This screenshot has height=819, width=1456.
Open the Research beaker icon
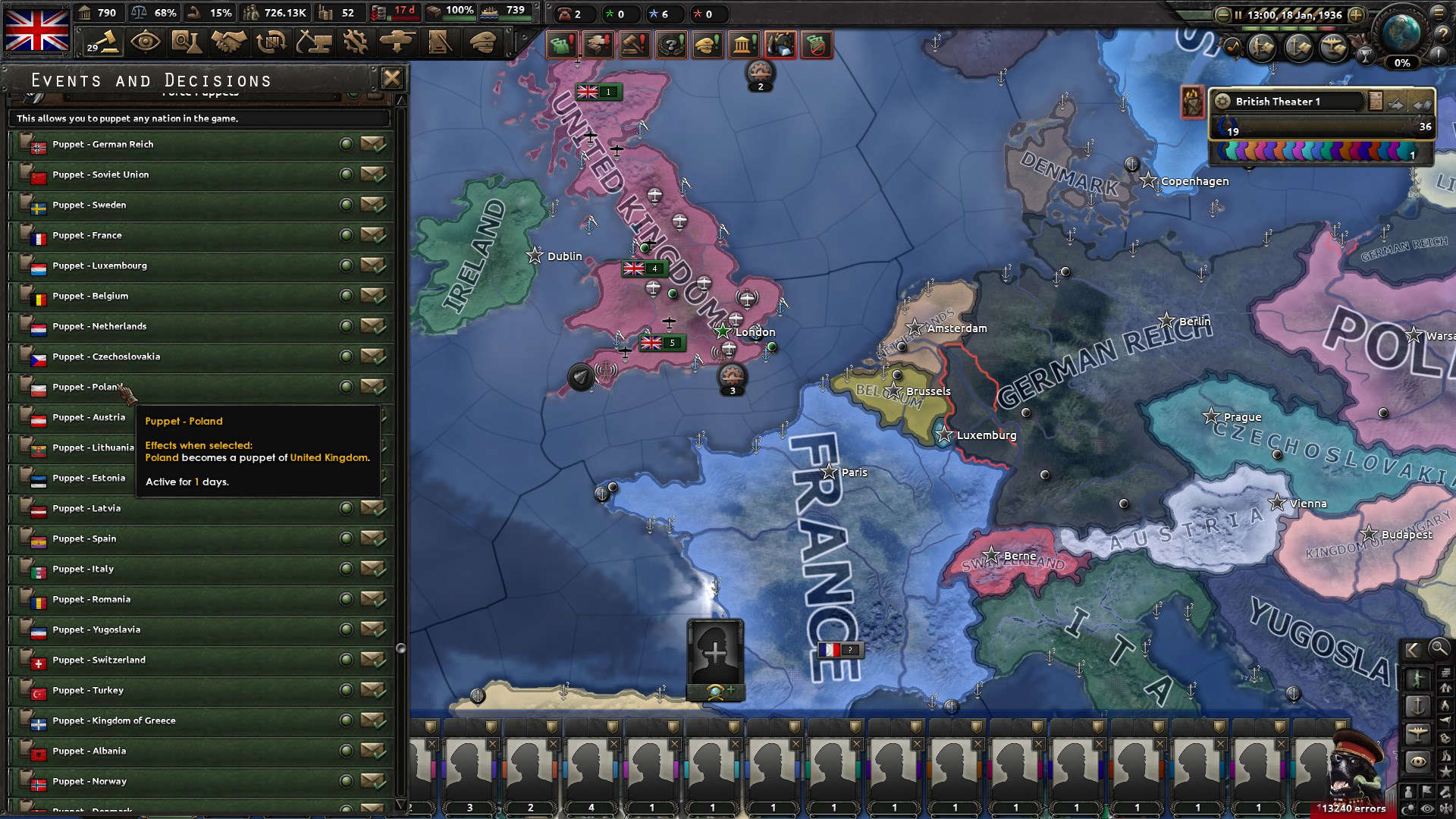coord(187,42)
